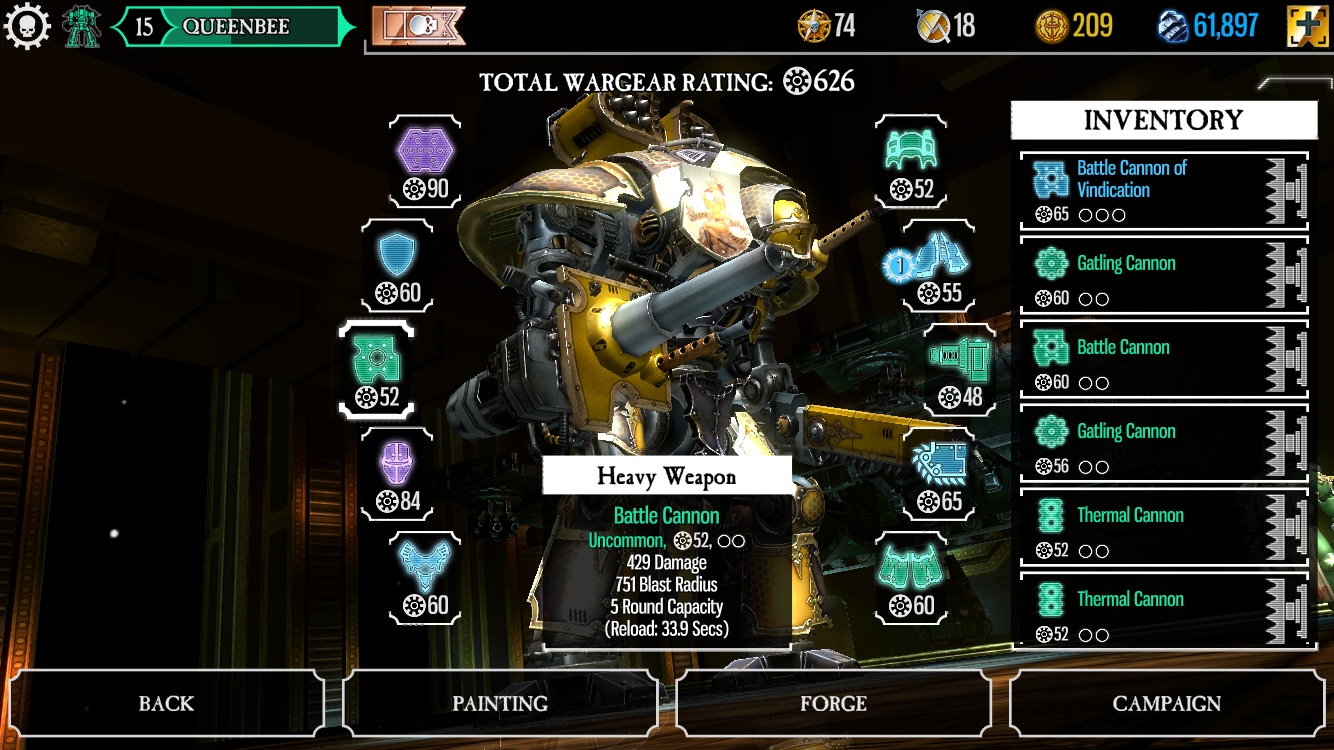
Task: Select Battle Cannon of Vindication in inventory
Action: (1163, 191)
